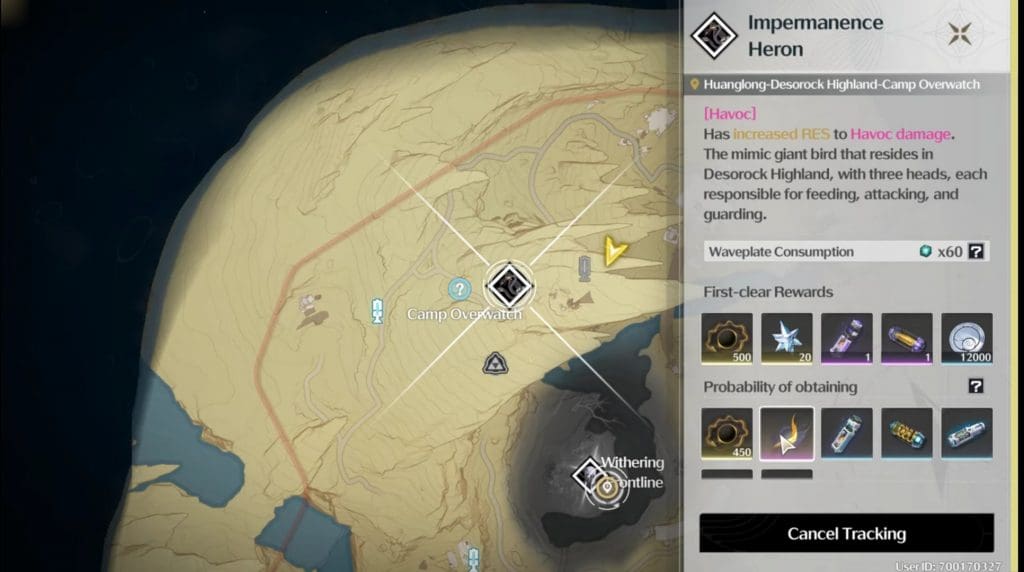View the blue tube drop item

coord(847,433)
